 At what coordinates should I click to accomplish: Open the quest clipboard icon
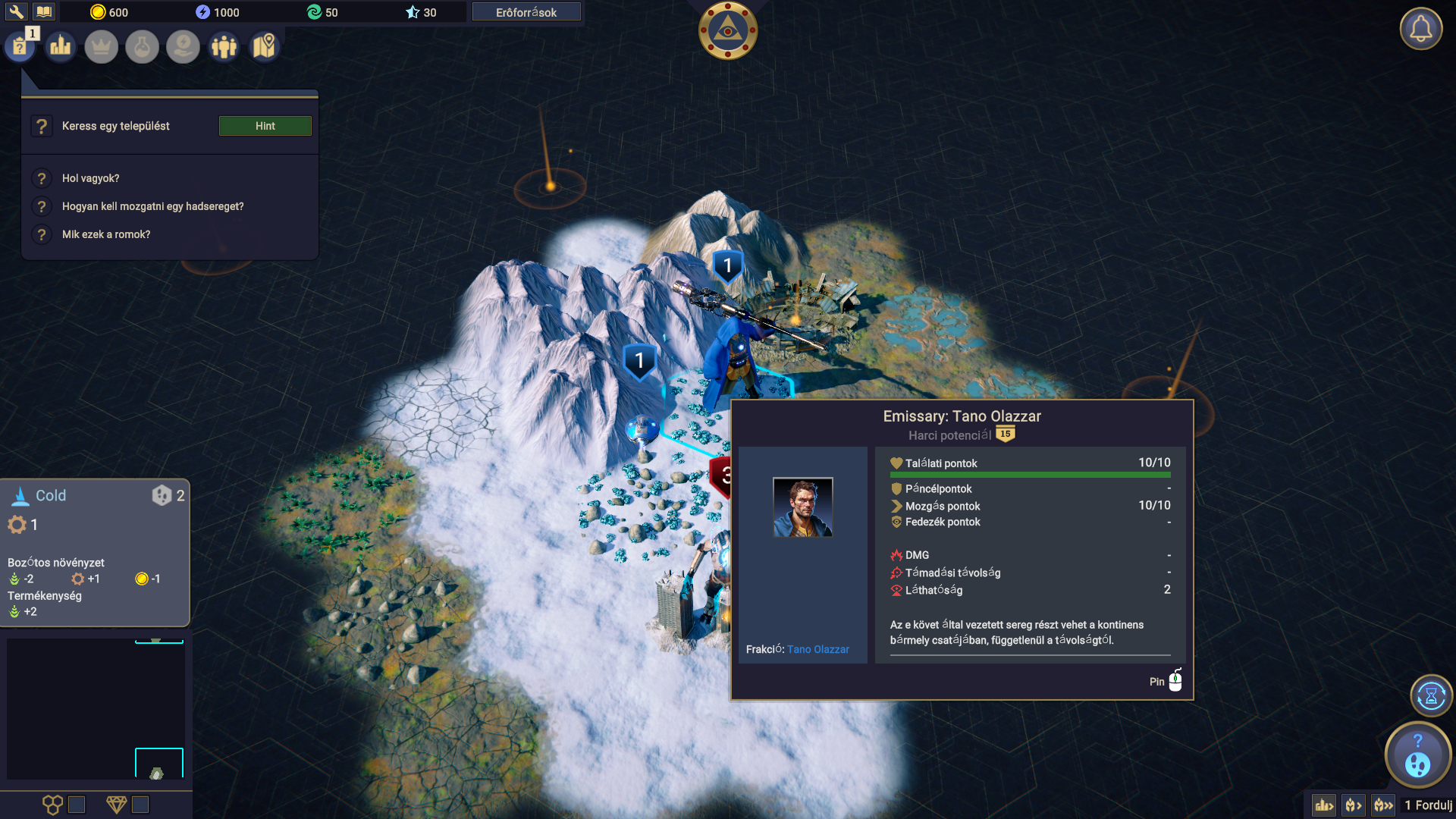point(20,47)
